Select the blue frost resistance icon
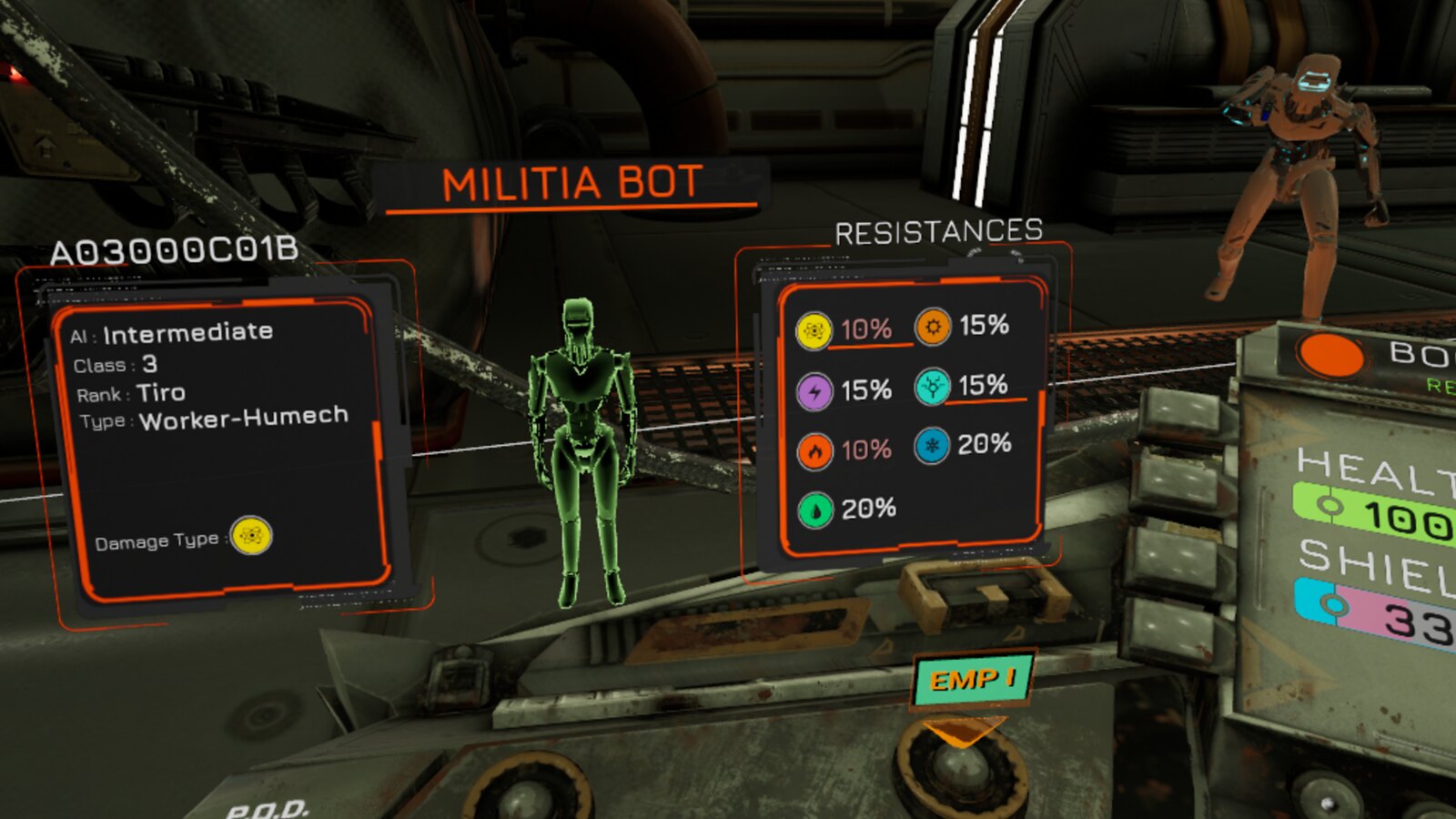The height and width of the screenshot is (819, 1456). click(x=934, y=447)
